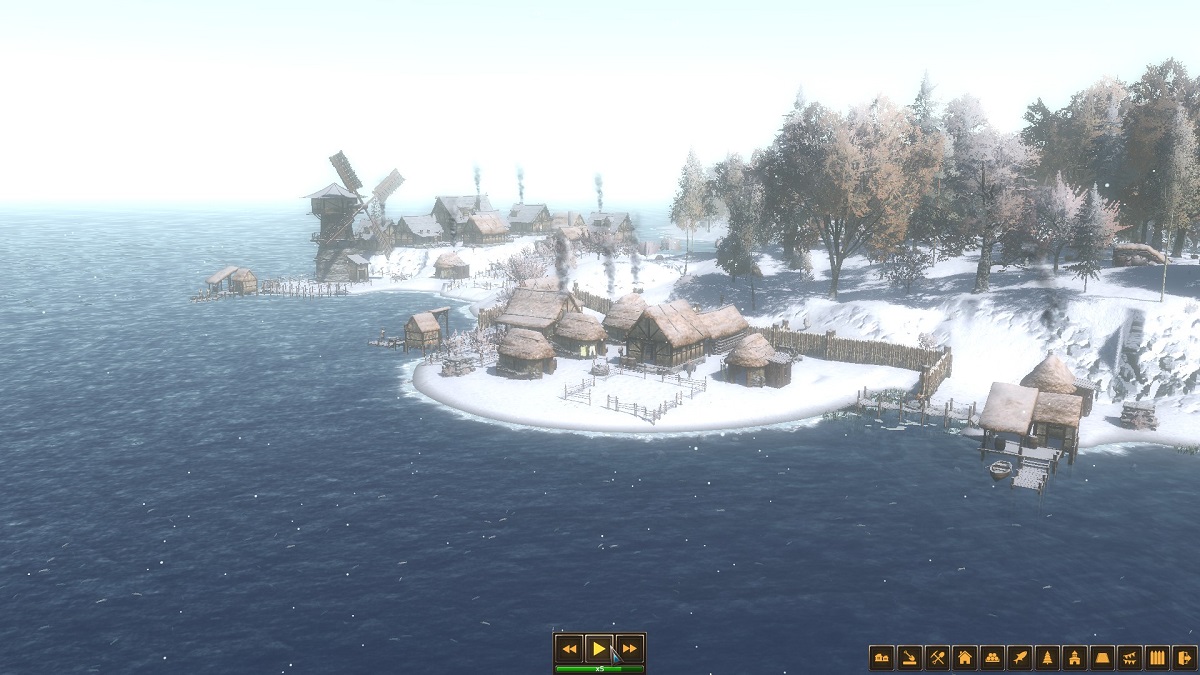The image size is (1200, 675).
Task: Click the play button in speed controls
Action: (599, 648)
